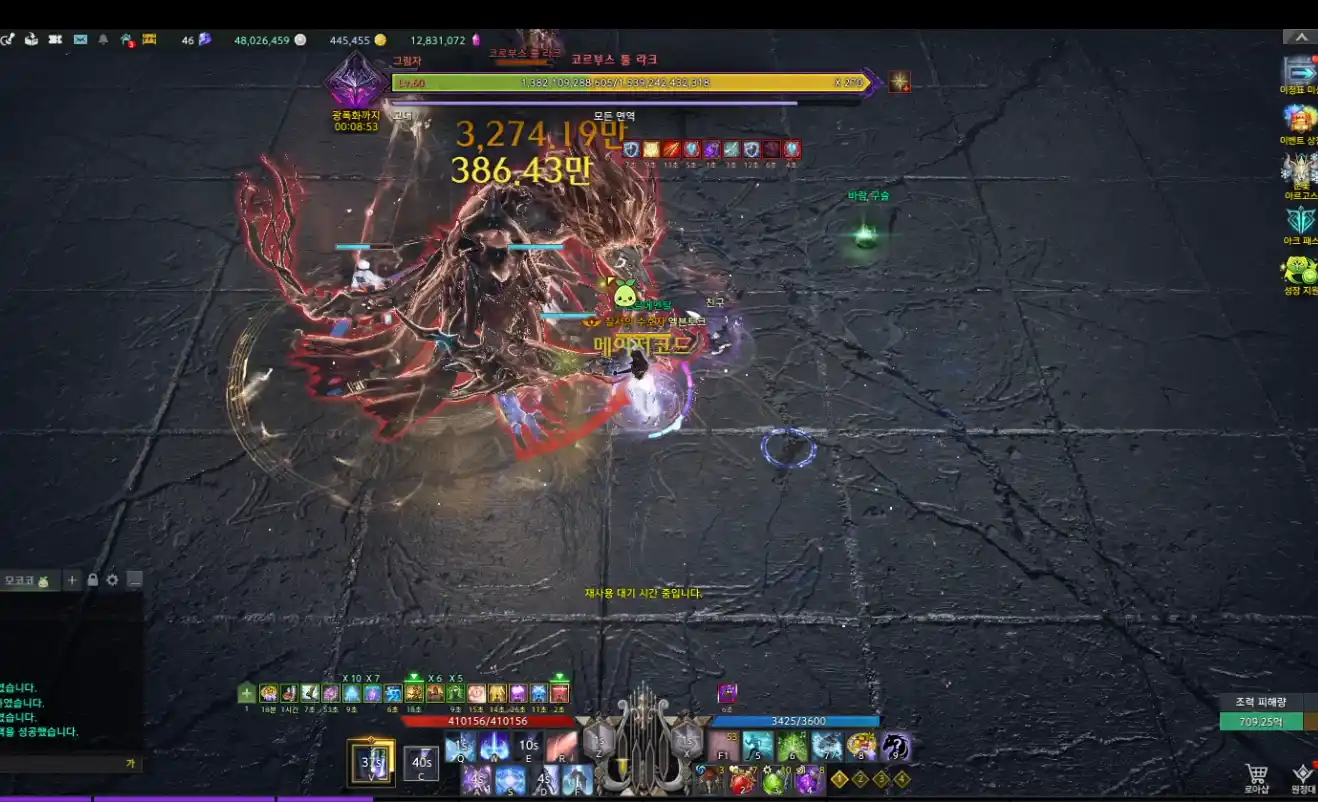This screenshot has width=1318, height=802.
Task: Use the purple item in slot 4
Action: (x=809, y=779)
